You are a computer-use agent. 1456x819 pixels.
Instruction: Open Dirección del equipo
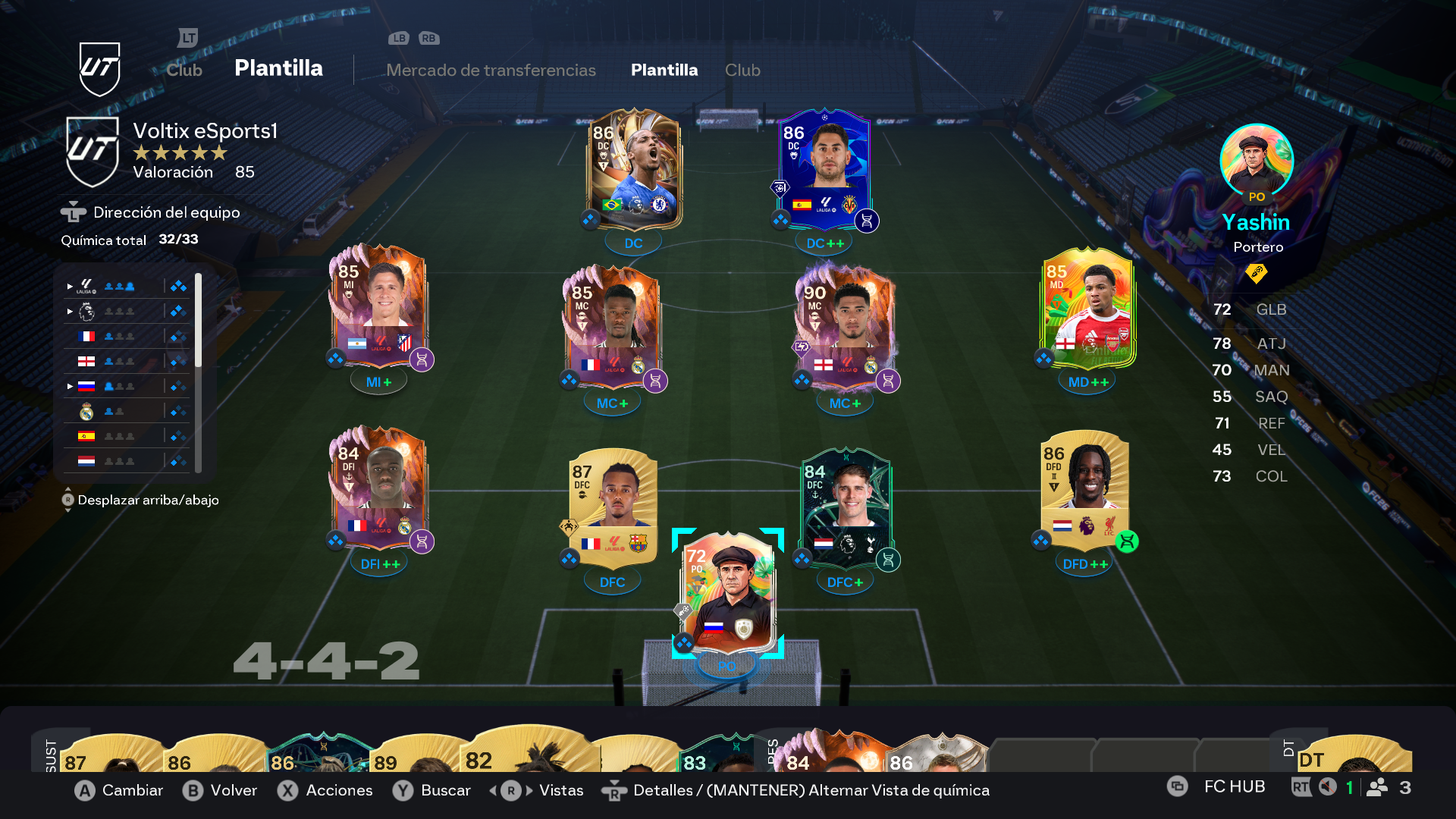[166, 212]
